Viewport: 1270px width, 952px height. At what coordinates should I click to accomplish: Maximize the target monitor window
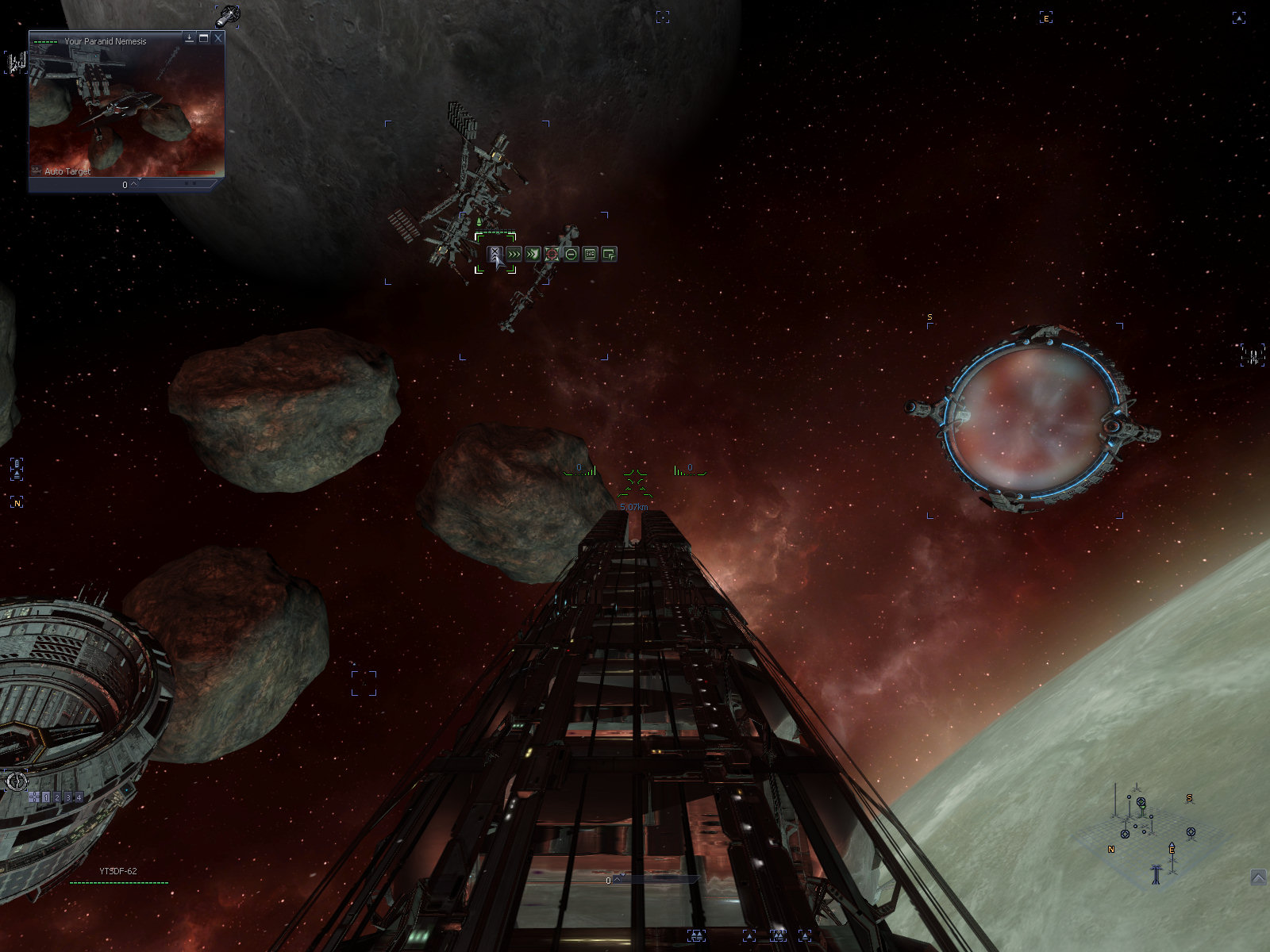click(204, 38)
